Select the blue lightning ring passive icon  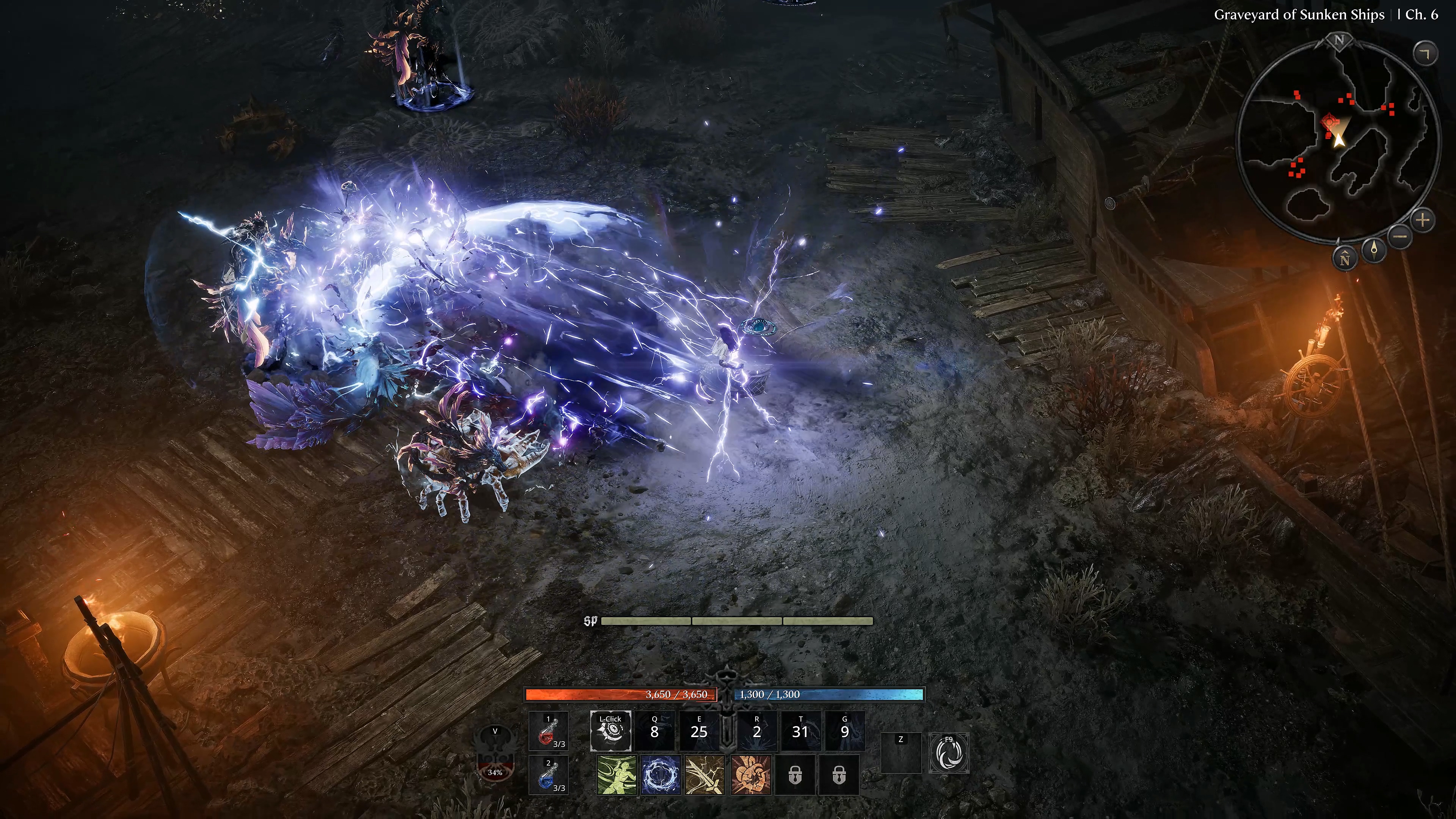(x=661, y=775)
